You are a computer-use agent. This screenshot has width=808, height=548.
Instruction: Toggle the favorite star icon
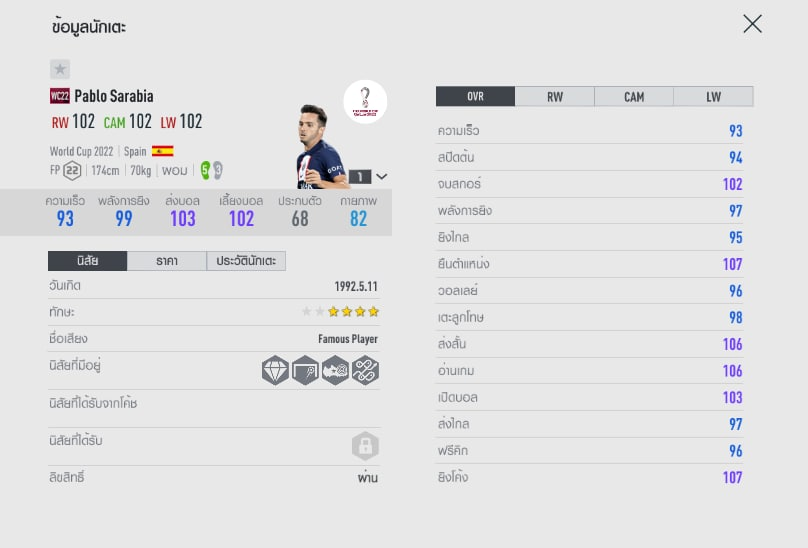pos(60,69)
